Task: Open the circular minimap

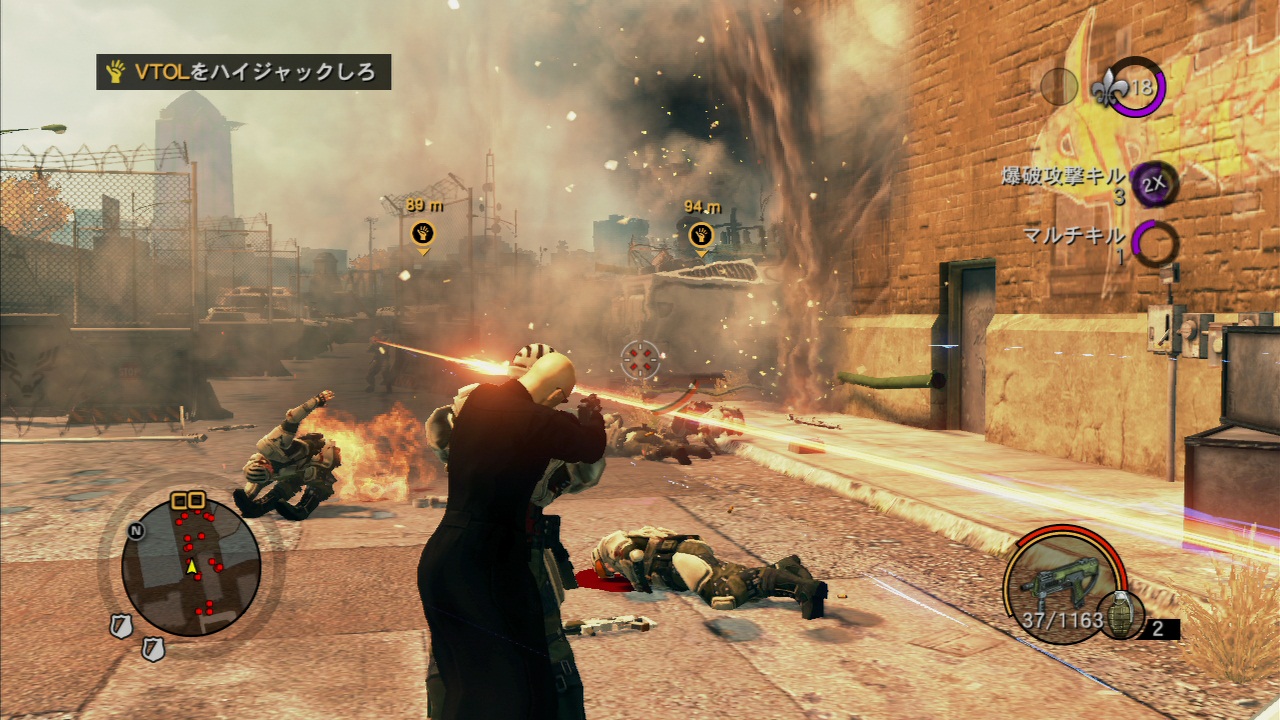Action: click(191, 567)
